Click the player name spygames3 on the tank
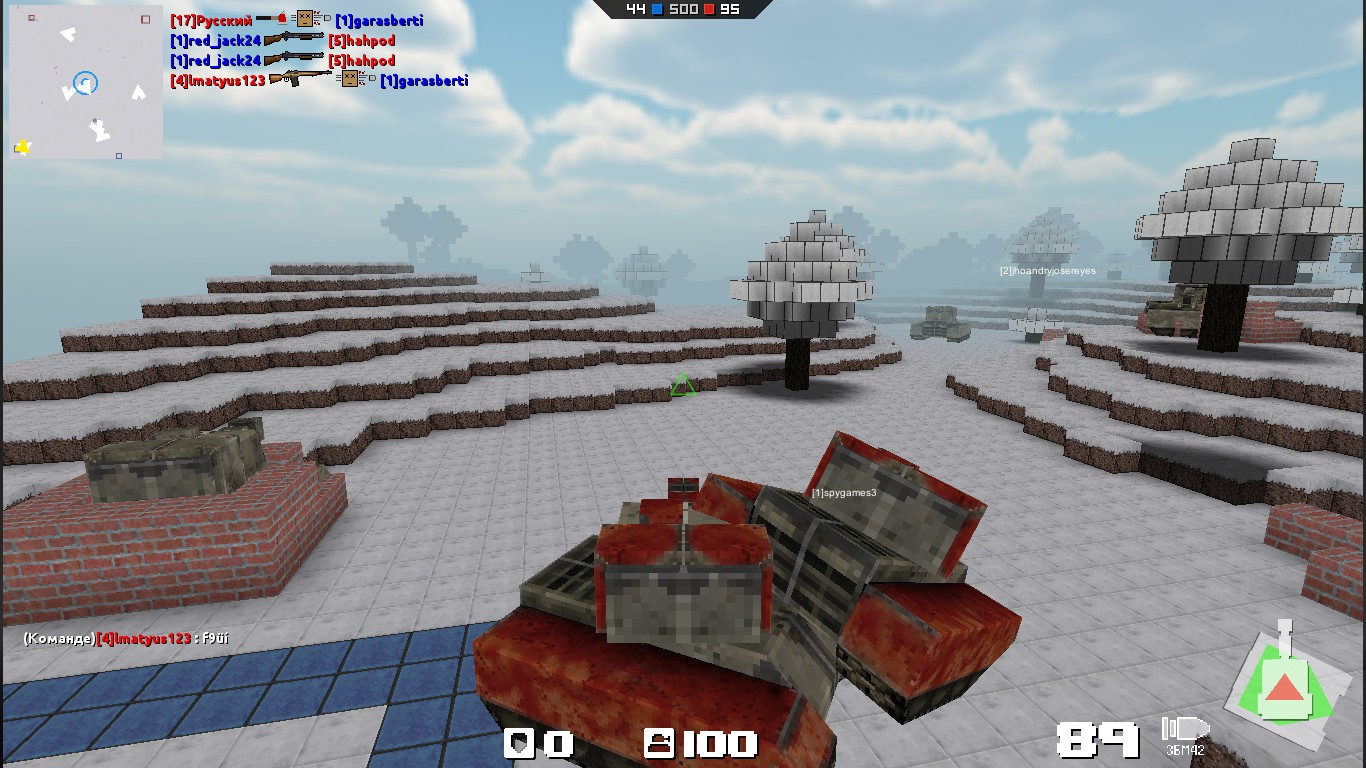Screen dimensions: 1366x768 pyautogui.click(x=843, y=491)
